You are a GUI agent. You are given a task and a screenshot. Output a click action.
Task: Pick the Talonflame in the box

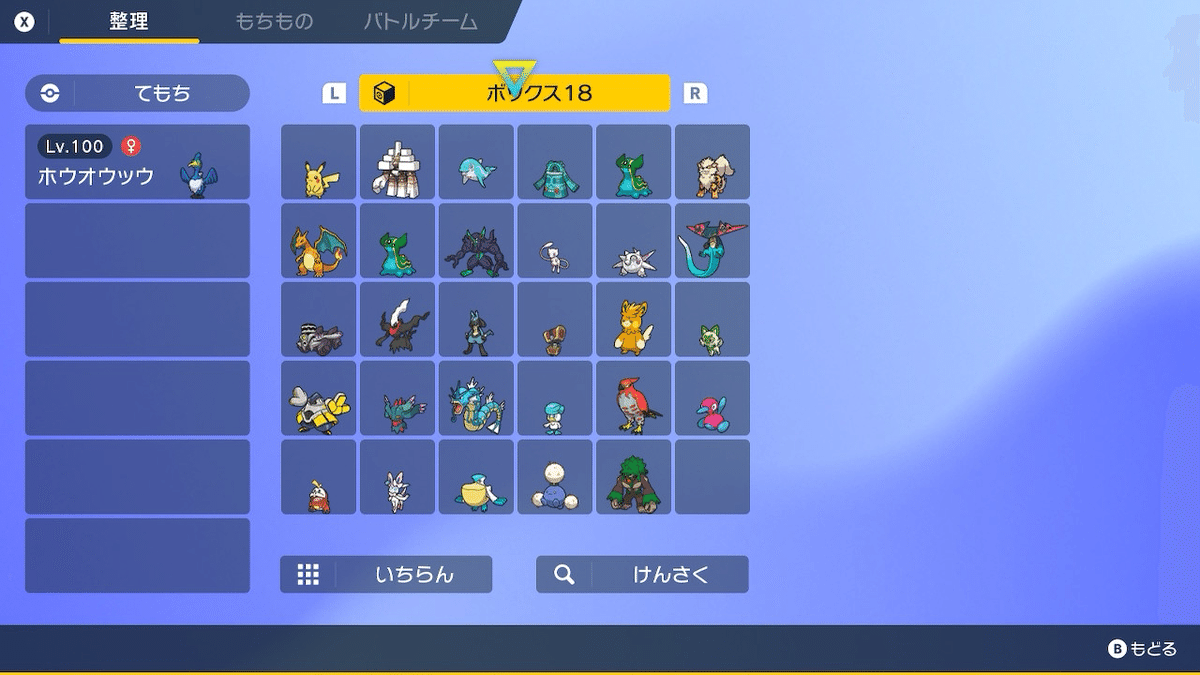click(x=634, y=398)
